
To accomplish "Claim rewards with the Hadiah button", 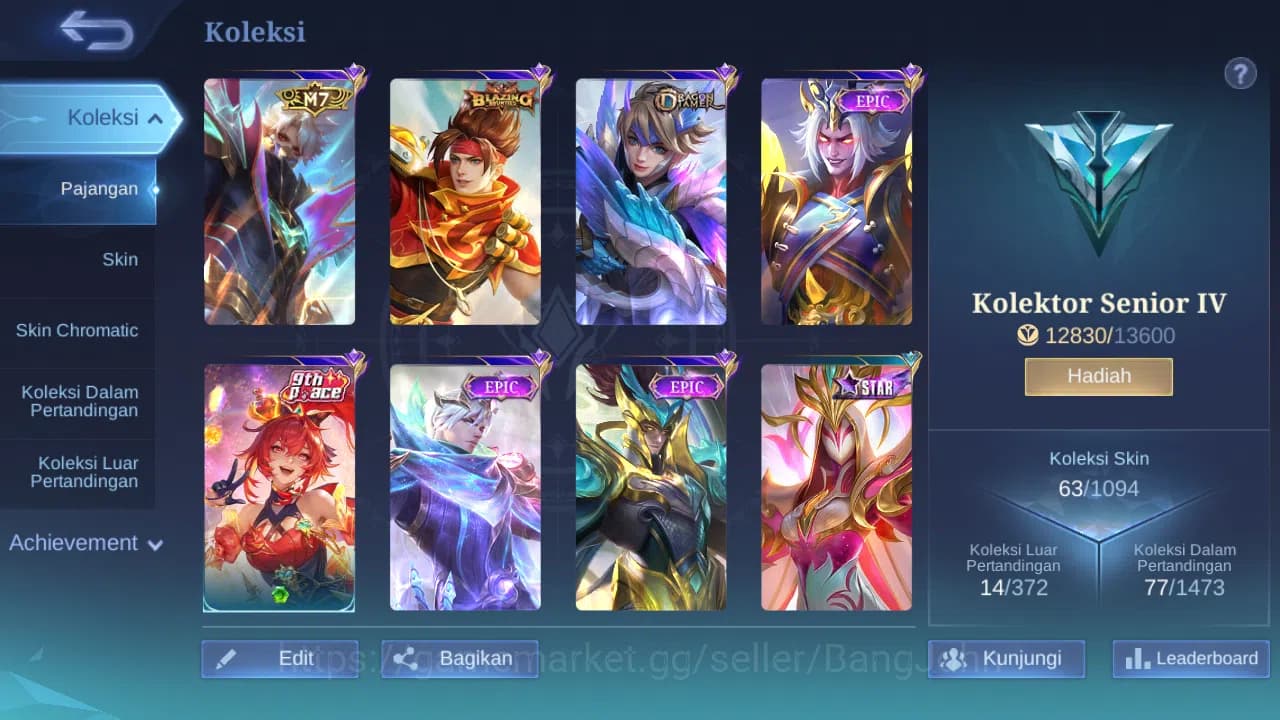I will 1098,376.
